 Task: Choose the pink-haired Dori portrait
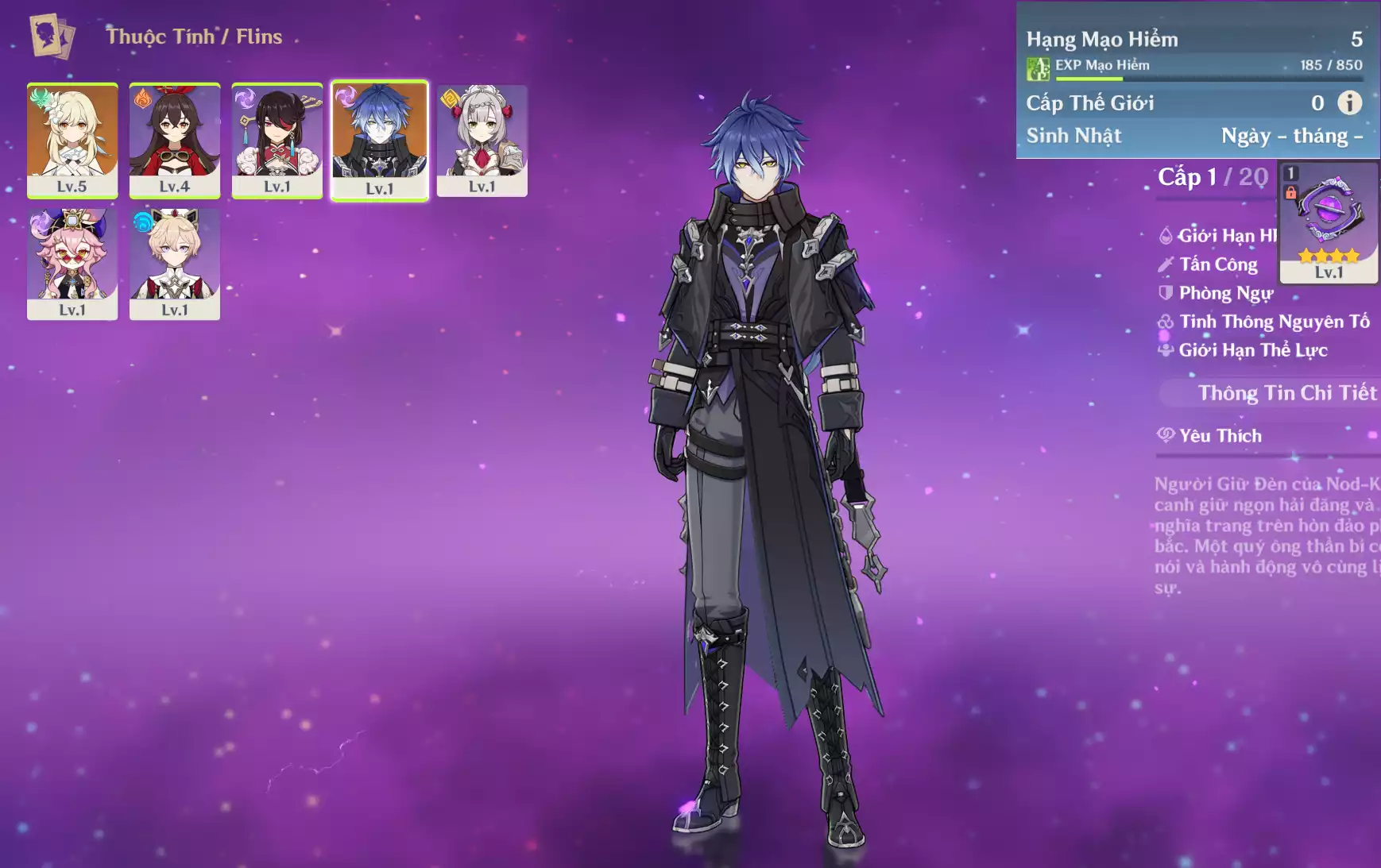click(x=72, y=263)
